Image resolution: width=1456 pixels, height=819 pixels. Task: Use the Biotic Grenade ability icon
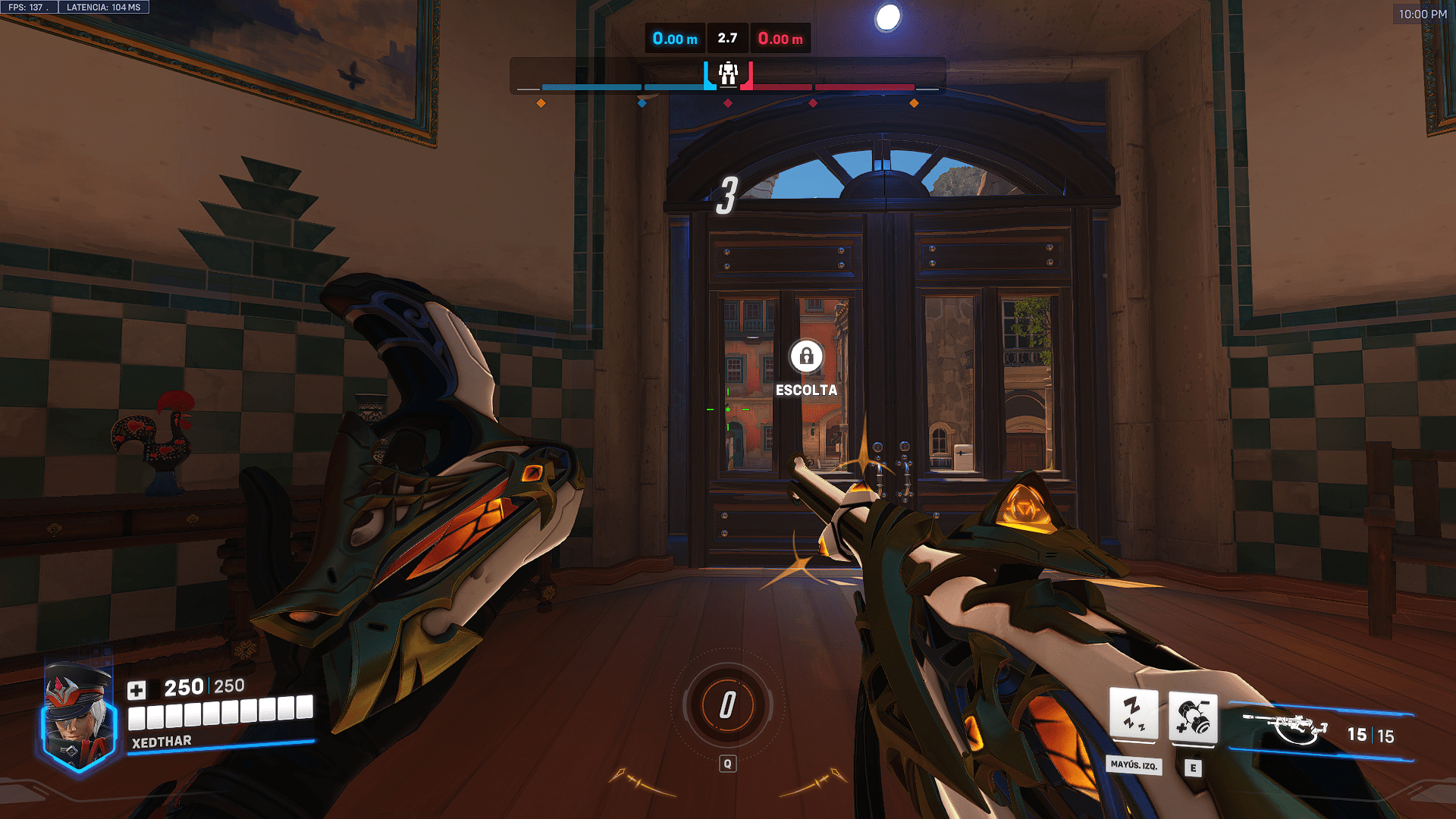pyautogui.click(x=1193, y=717)
